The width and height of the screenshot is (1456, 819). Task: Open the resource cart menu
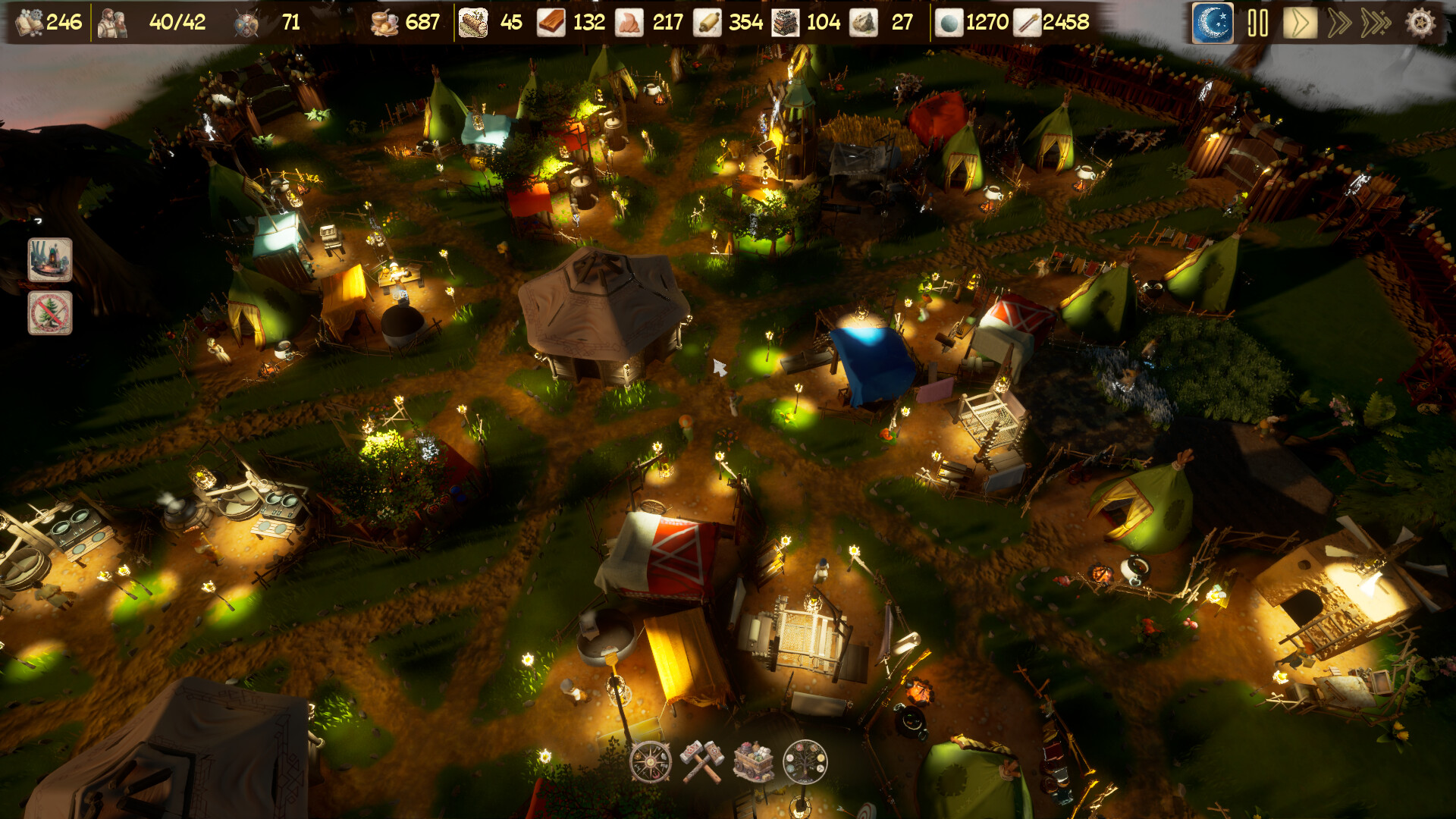click(x=753, y=761)
